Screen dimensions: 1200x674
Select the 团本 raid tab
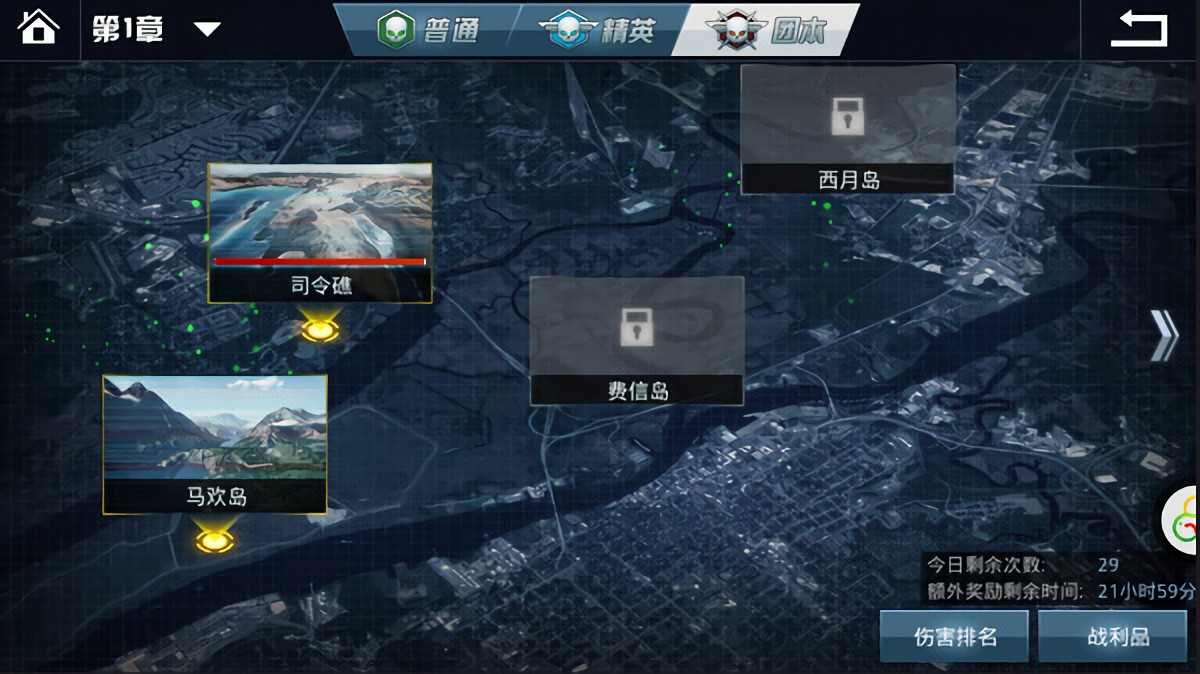coord(767,30)
